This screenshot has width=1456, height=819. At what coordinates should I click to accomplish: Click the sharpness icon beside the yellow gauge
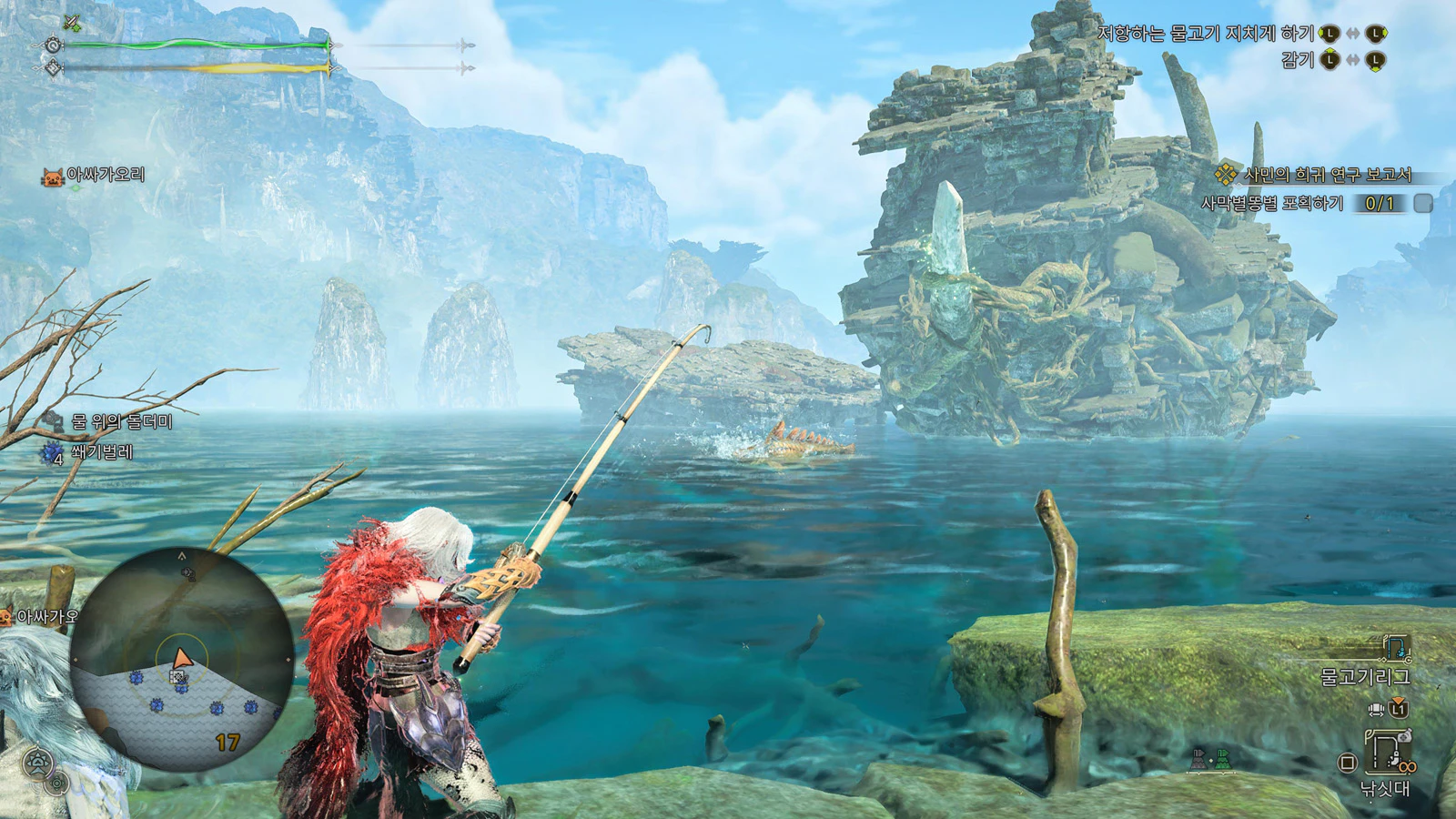click(x=54, y=67)
